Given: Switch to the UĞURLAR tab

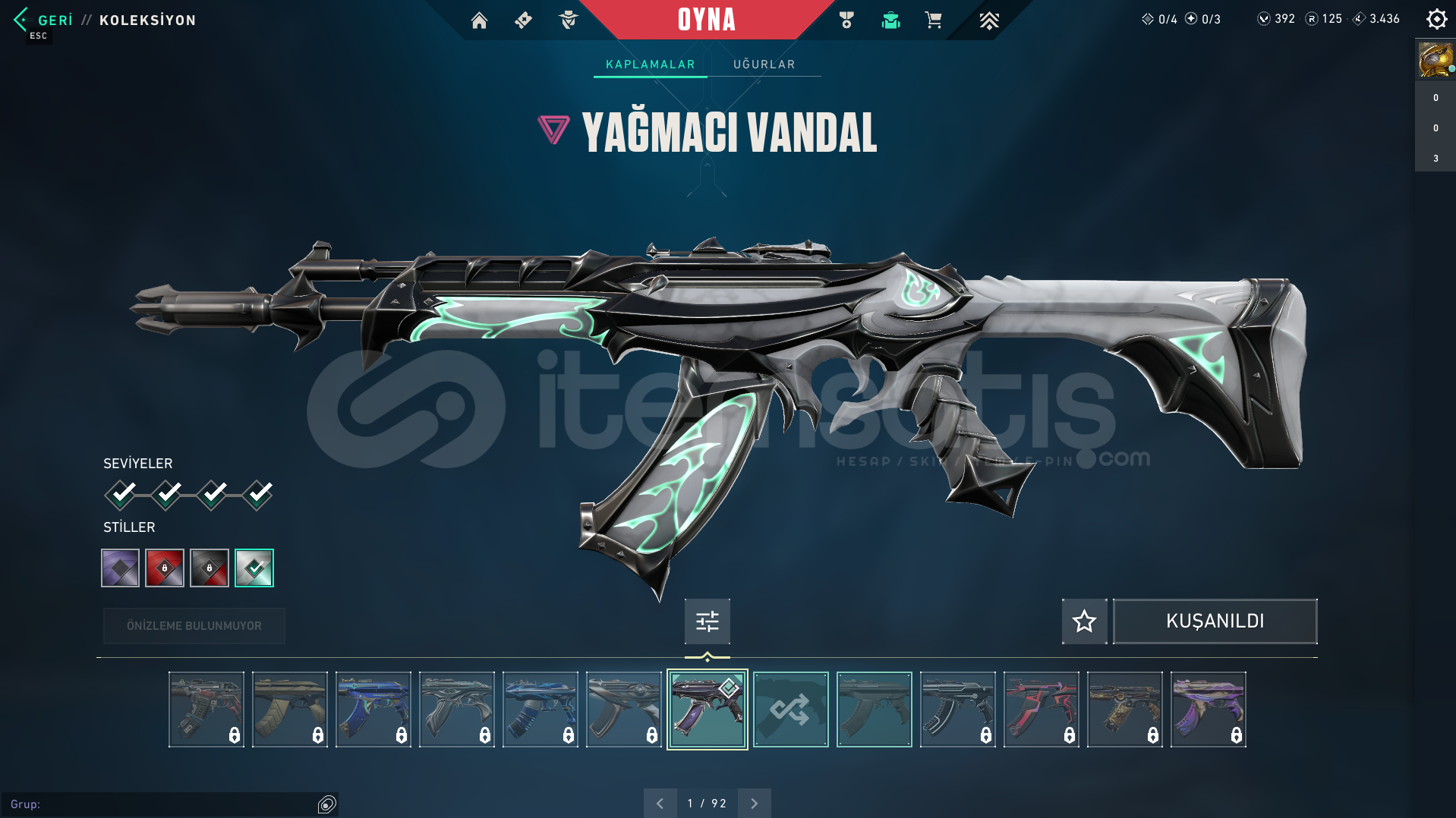Looking at the screenshot, I should [x=763, y=64].
